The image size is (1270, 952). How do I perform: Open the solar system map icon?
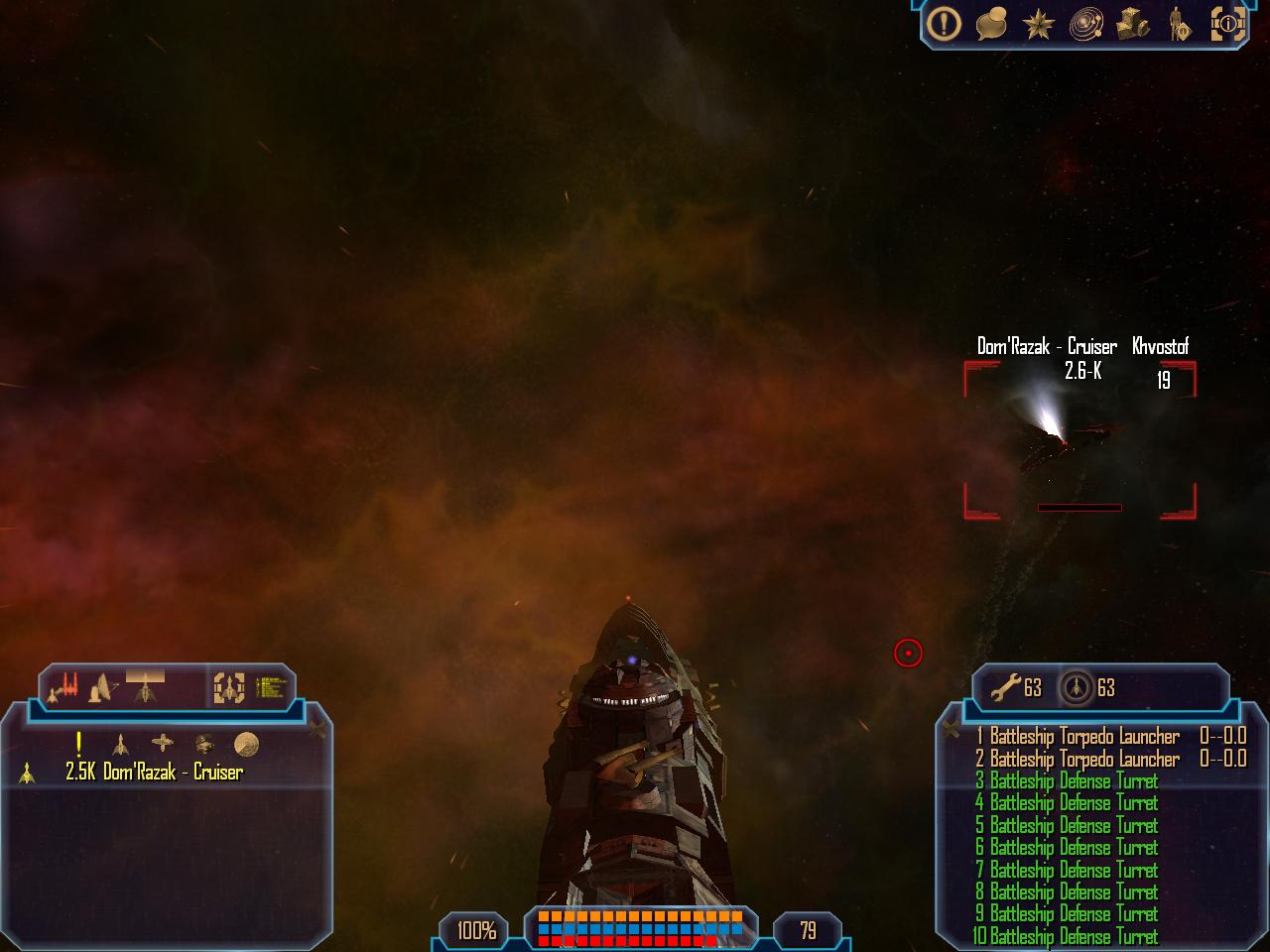(1086, 25)
